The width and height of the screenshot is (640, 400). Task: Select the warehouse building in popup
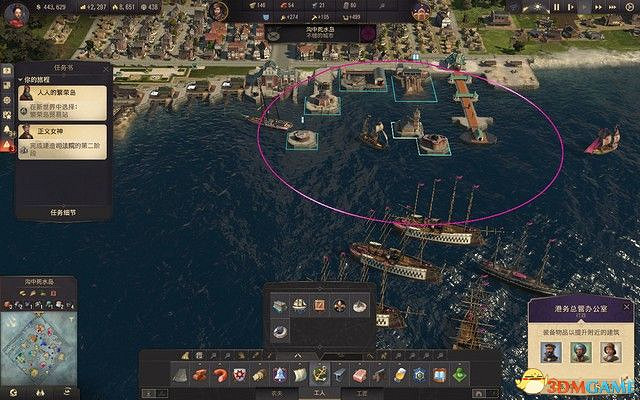click(x=281, y=304)
